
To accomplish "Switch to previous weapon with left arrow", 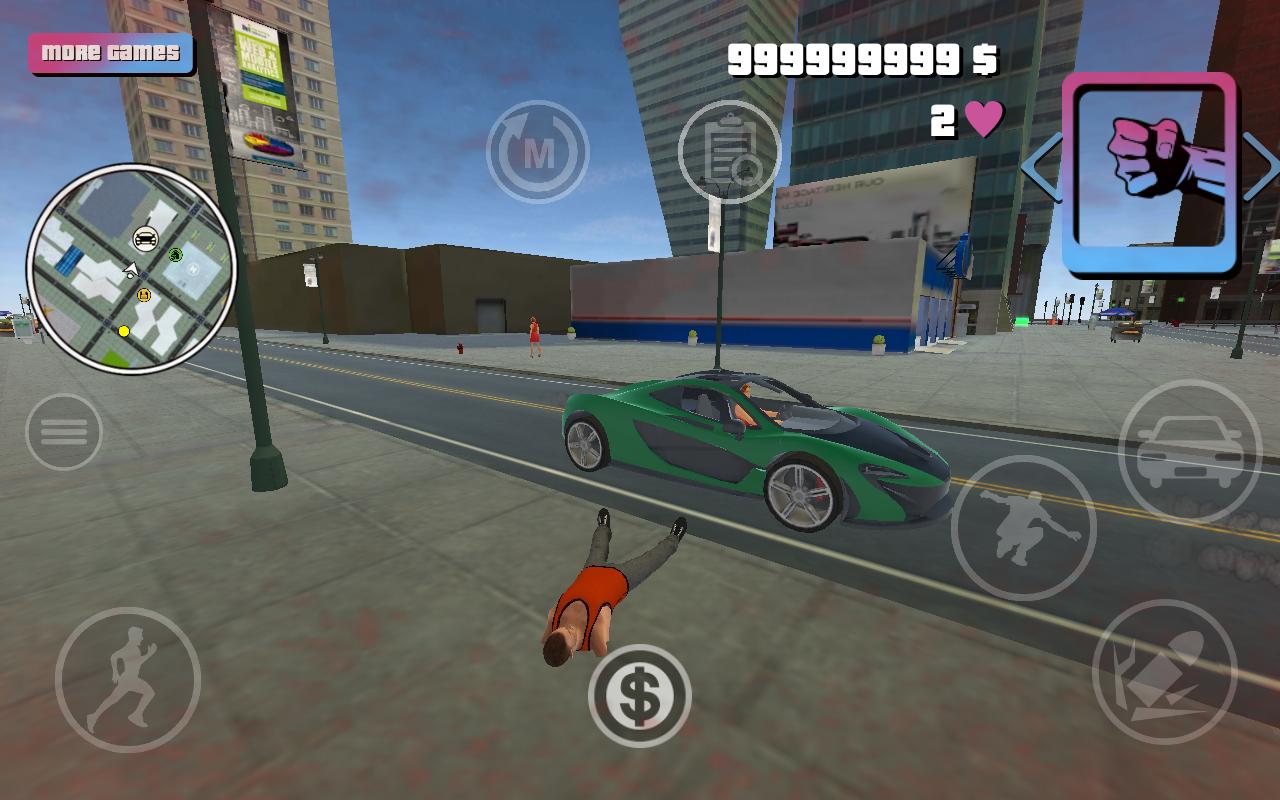I will coord(1040,168).
